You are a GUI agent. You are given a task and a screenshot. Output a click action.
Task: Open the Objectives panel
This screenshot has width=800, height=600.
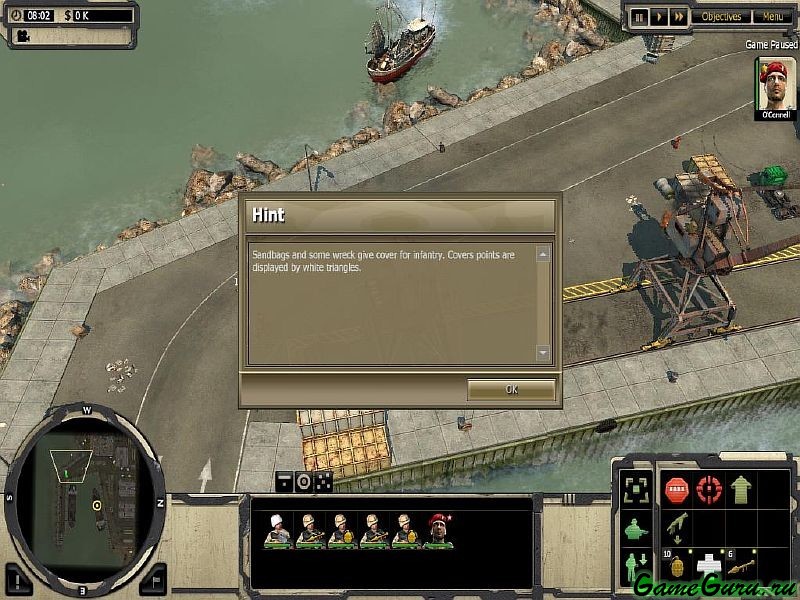(721, 17)
